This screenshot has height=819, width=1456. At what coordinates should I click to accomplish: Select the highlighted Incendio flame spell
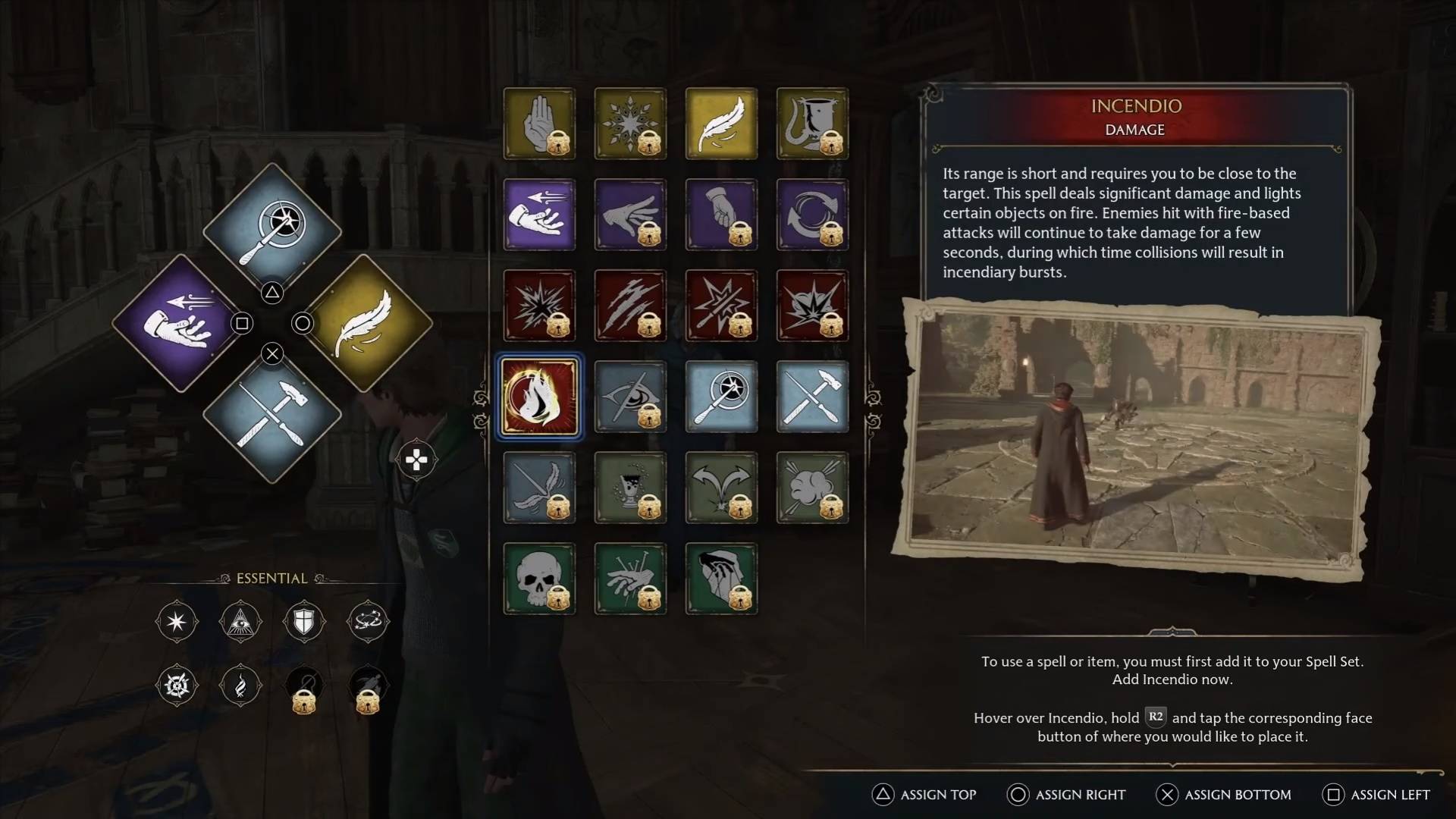pos(539,397)
